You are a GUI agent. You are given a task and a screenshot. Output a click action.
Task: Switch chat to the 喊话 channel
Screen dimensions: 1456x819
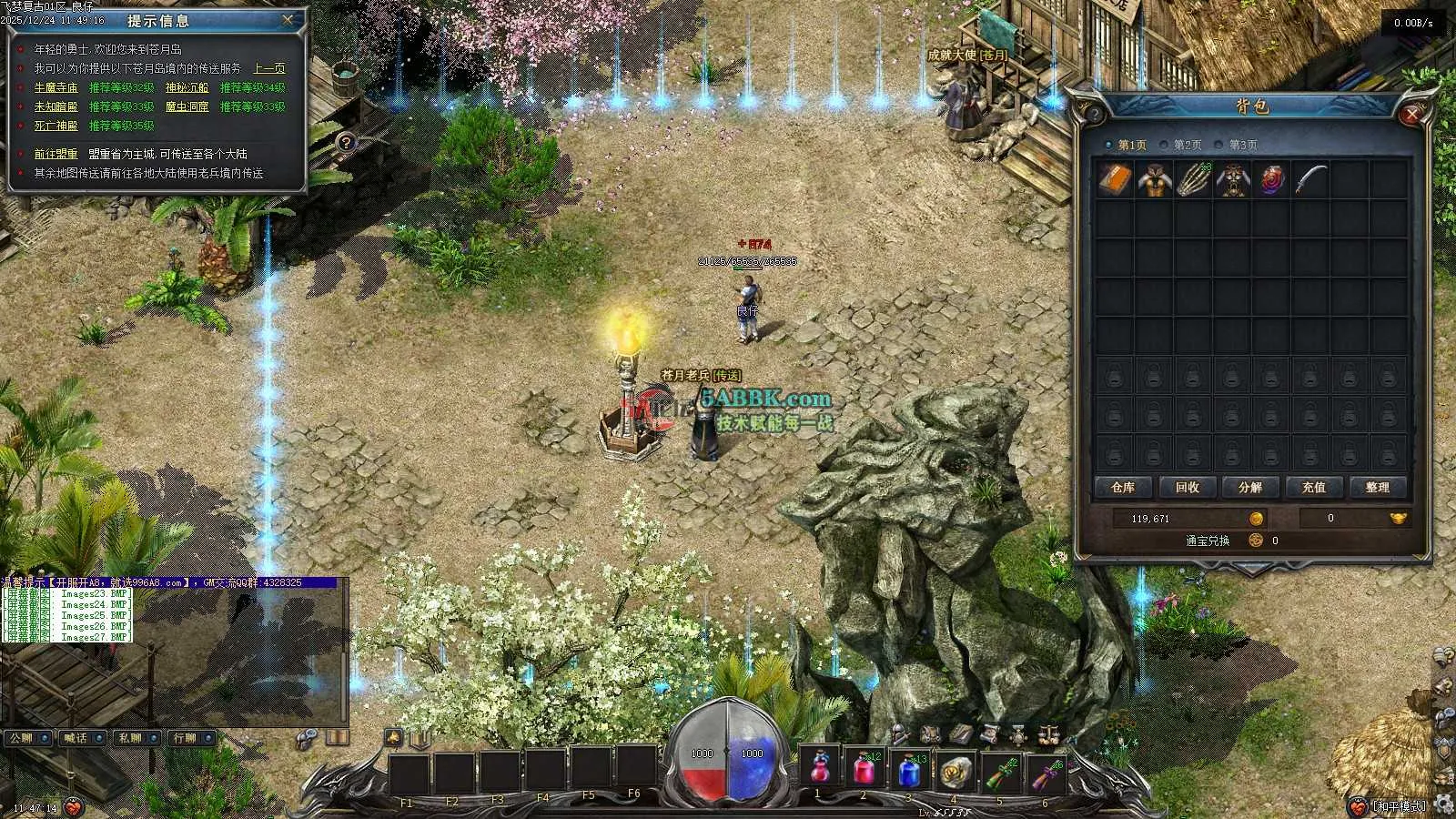(76, 738)
